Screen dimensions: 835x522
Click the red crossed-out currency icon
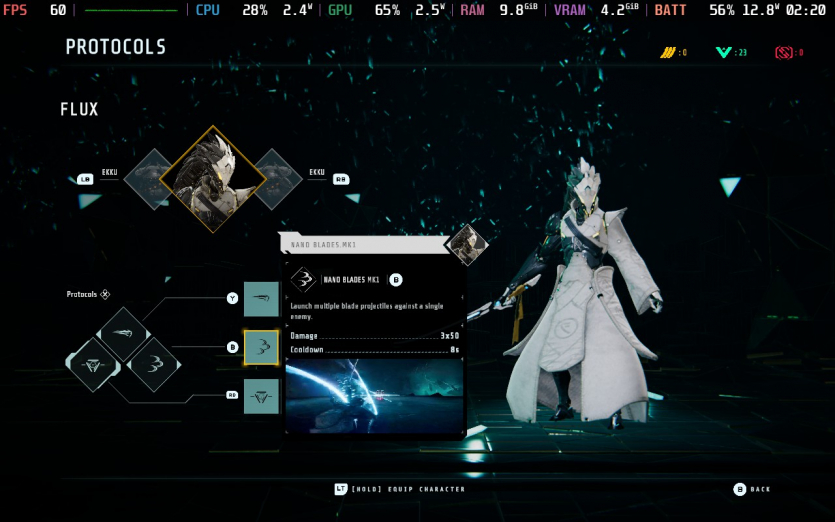[783, 52]
